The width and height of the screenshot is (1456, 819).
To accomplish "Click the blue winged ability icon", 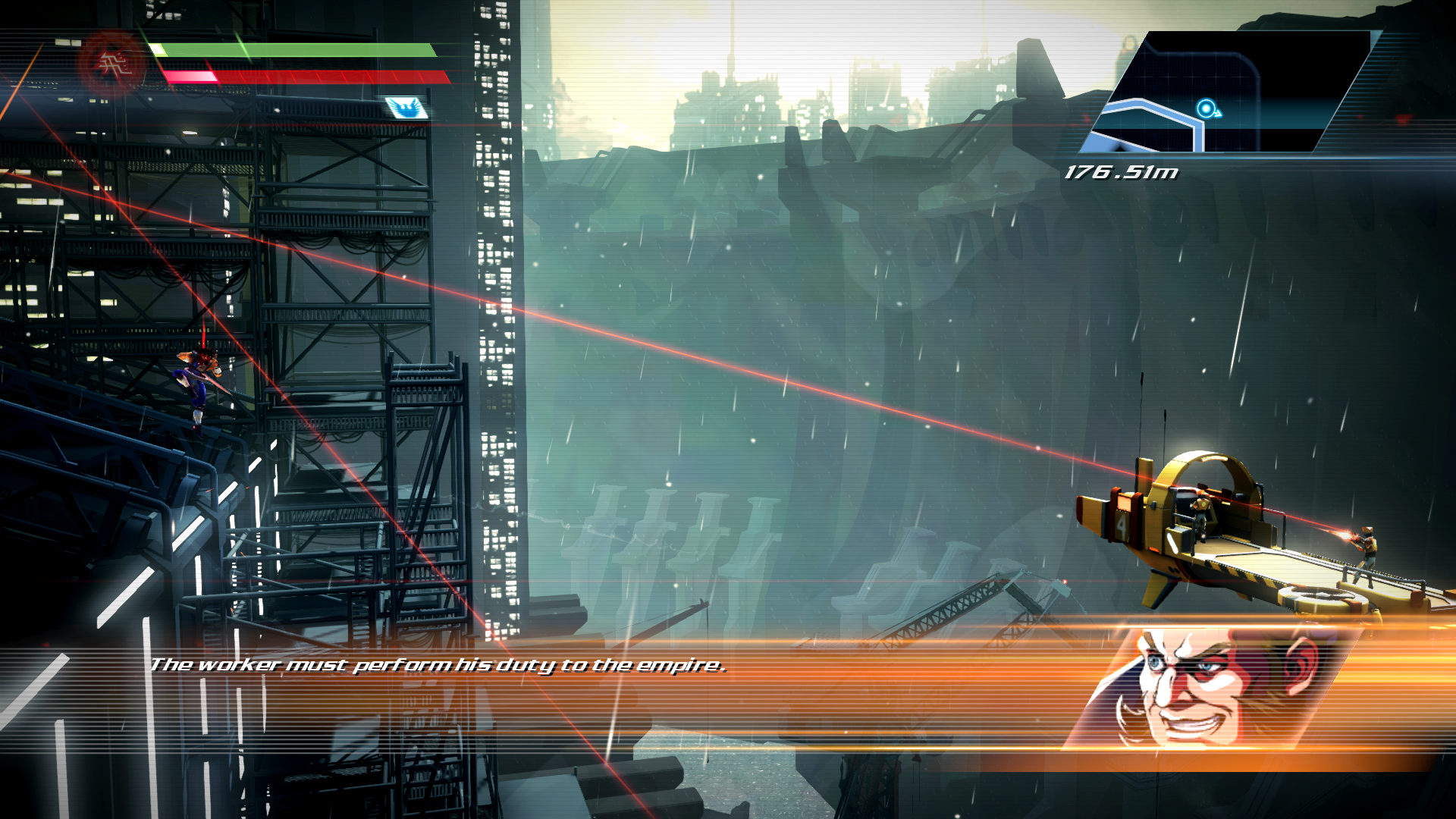I will coord(406,108).
